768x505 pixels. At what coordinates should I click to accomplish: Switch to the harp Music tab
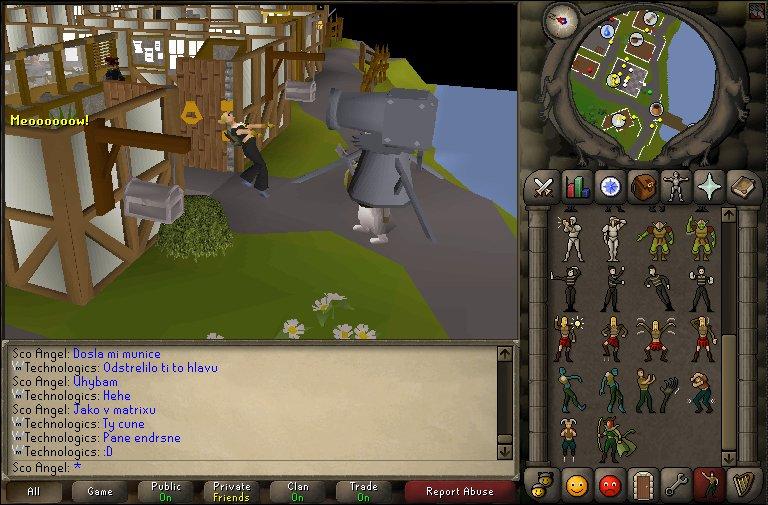pos(742,485)
